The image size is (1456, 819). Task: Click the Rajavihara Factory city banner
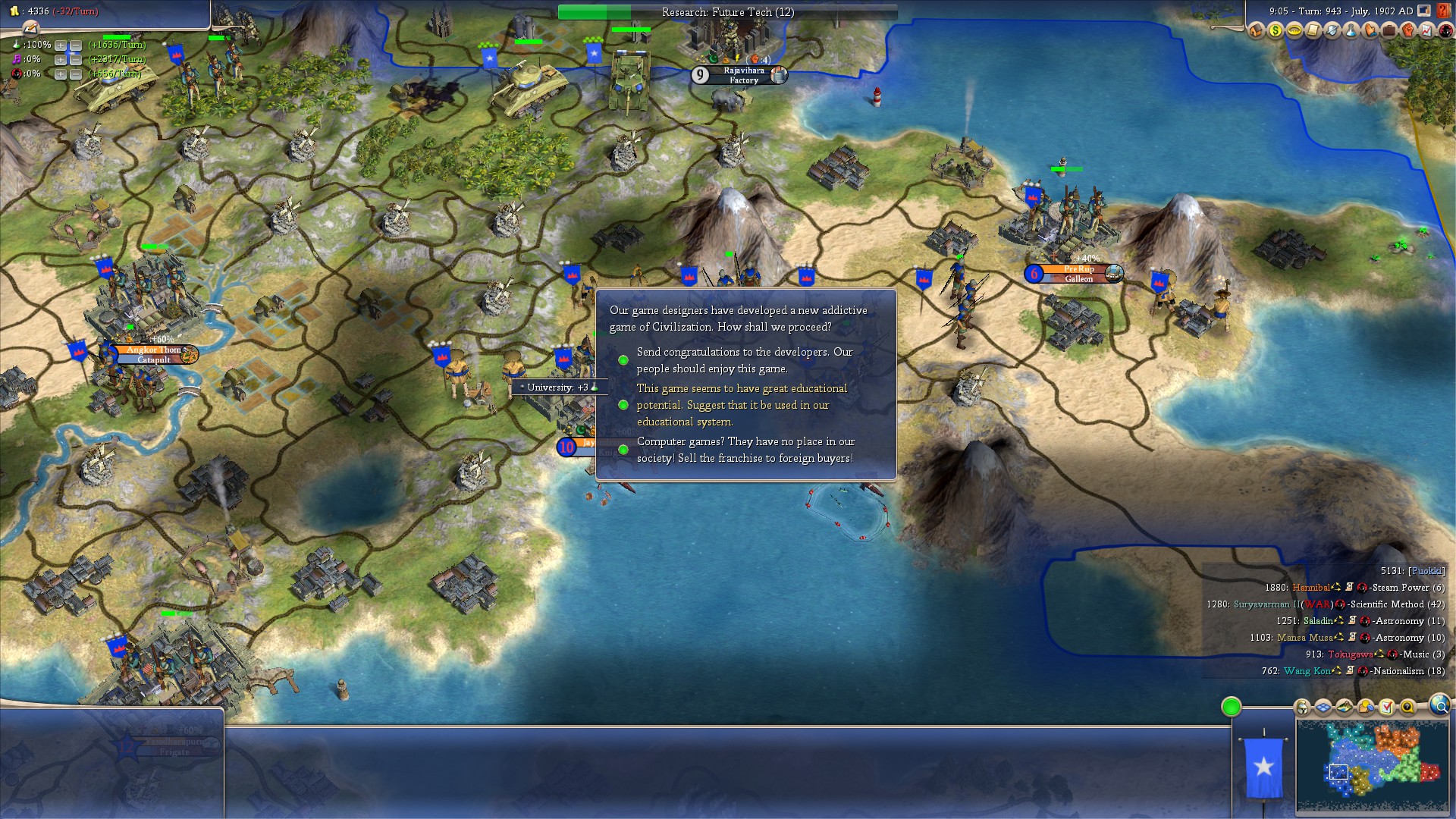coord(739,75)
